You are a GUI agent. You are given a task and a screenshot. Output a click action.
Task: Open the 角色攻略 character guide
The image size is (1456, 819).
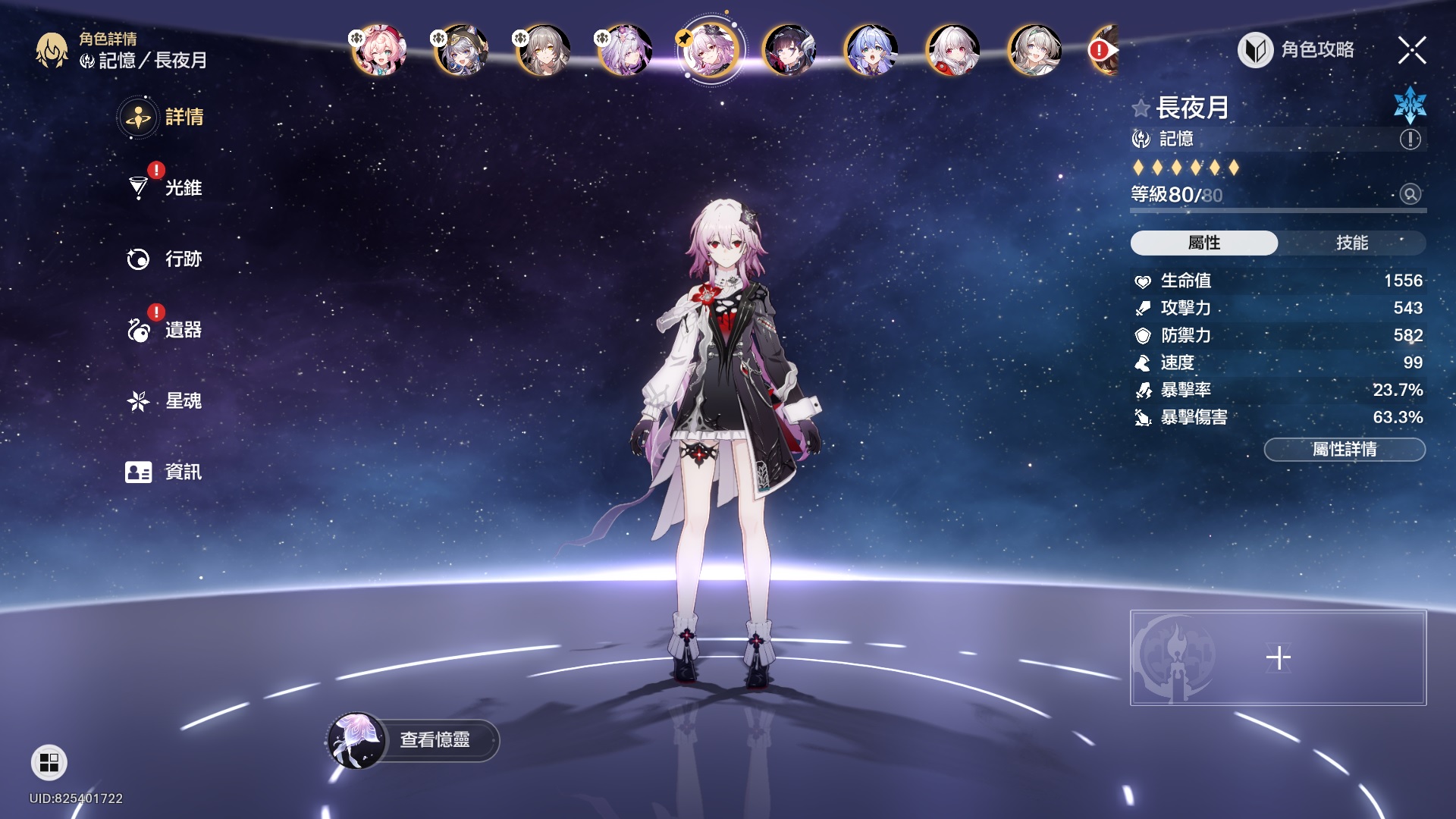1297,50
